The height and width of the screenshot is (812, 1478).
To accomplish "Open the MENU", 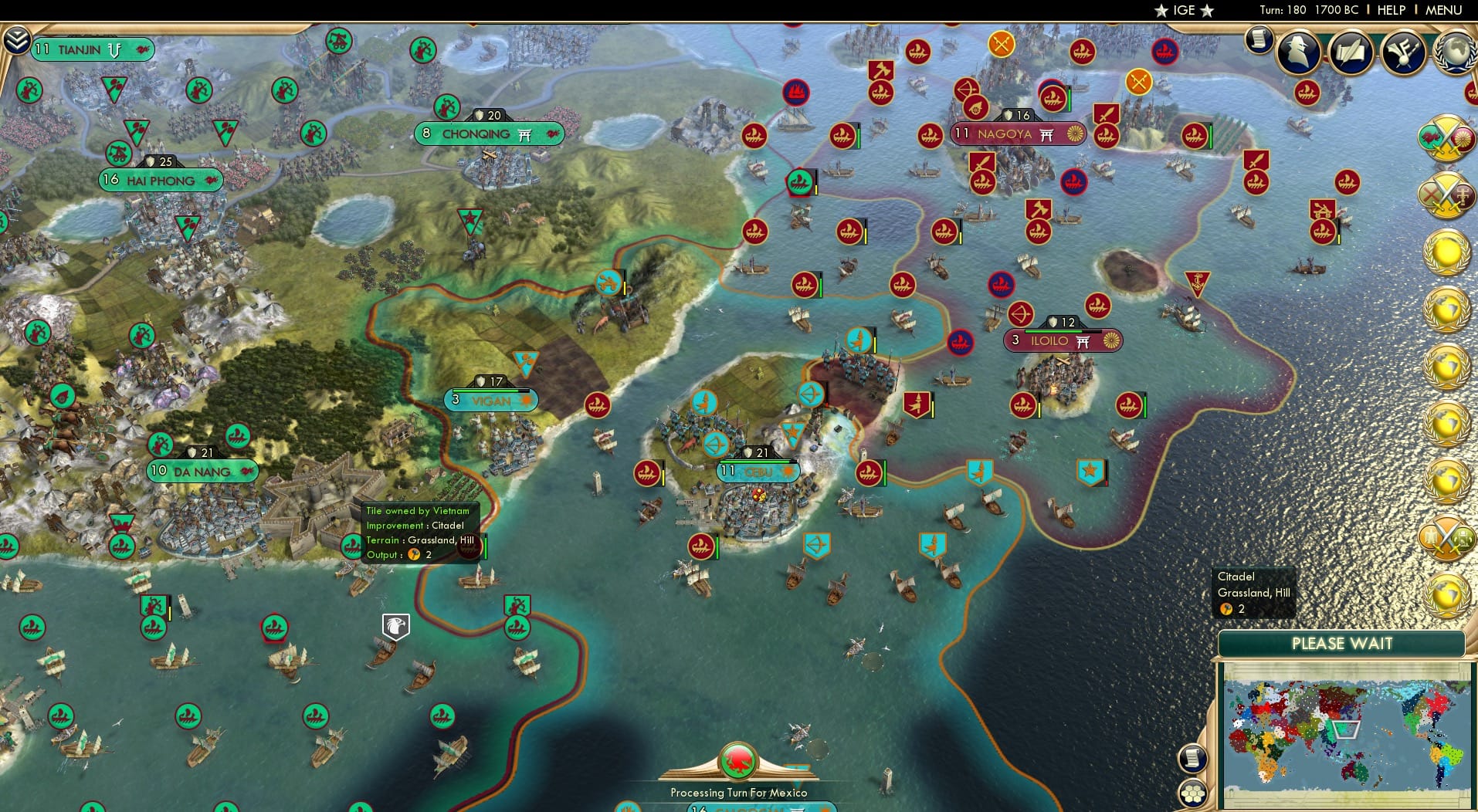I will point(1442,10).
